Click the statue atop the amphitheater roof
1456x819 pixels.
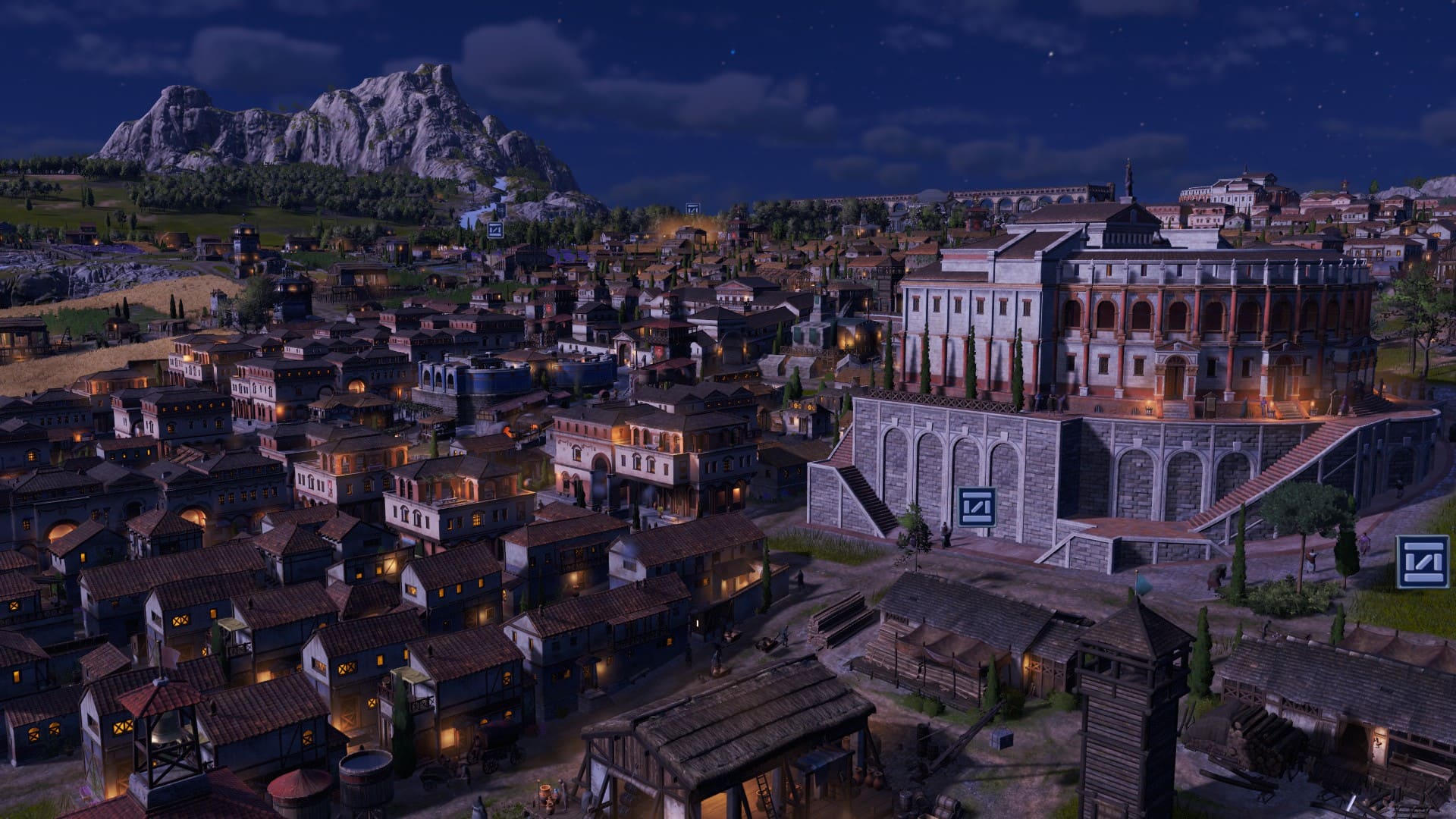pyautogui.click(x=1128, y=176)
